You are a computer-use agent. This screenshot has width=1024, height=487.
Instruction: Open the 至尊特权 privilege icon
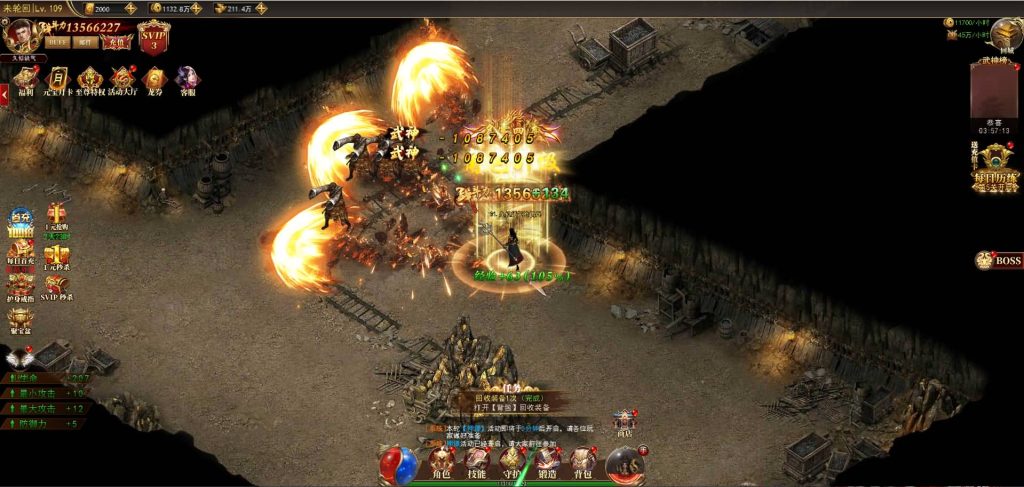90,80
